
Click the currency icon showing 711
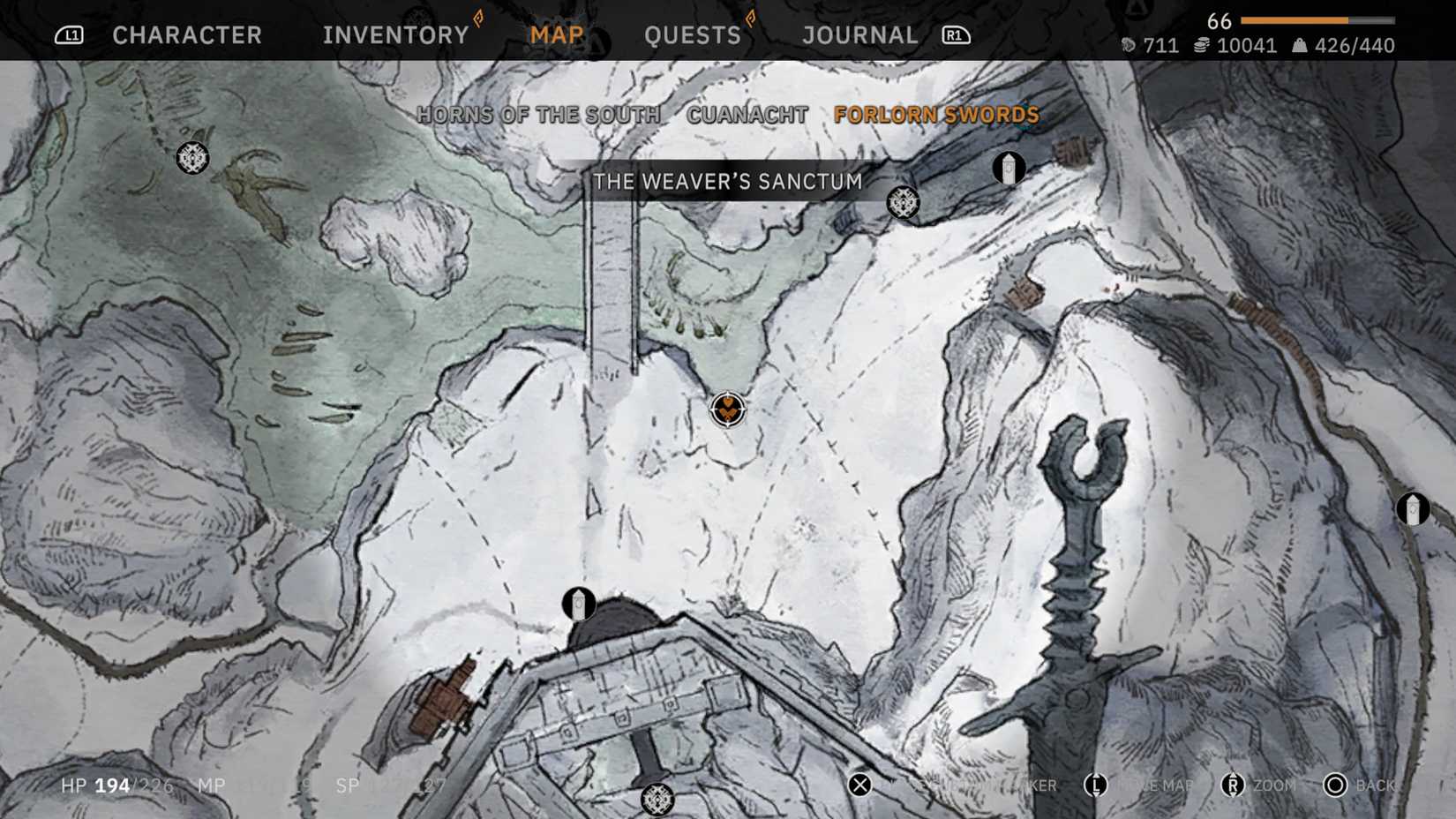[1130, 45]
